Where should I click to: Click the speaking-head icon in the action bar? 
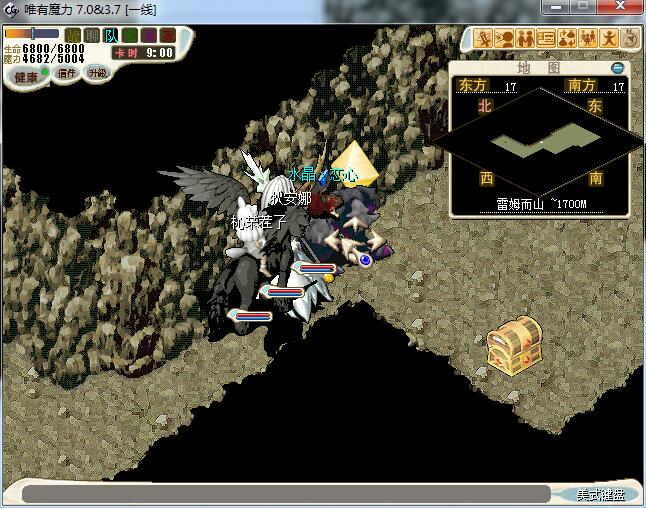click(504, 39)
